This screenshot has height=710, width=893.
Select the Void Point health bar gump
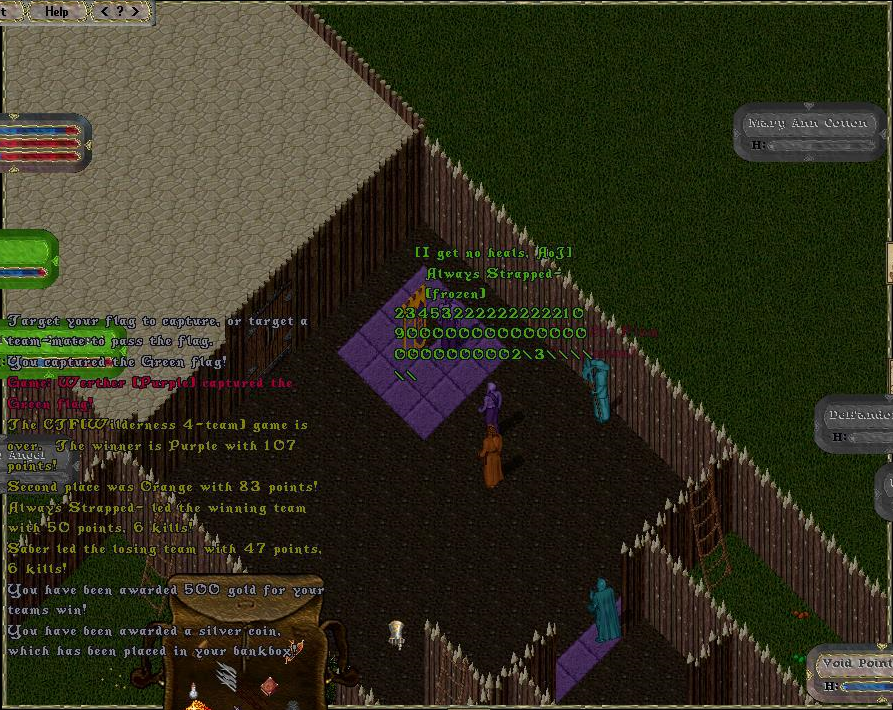point(853,672)
